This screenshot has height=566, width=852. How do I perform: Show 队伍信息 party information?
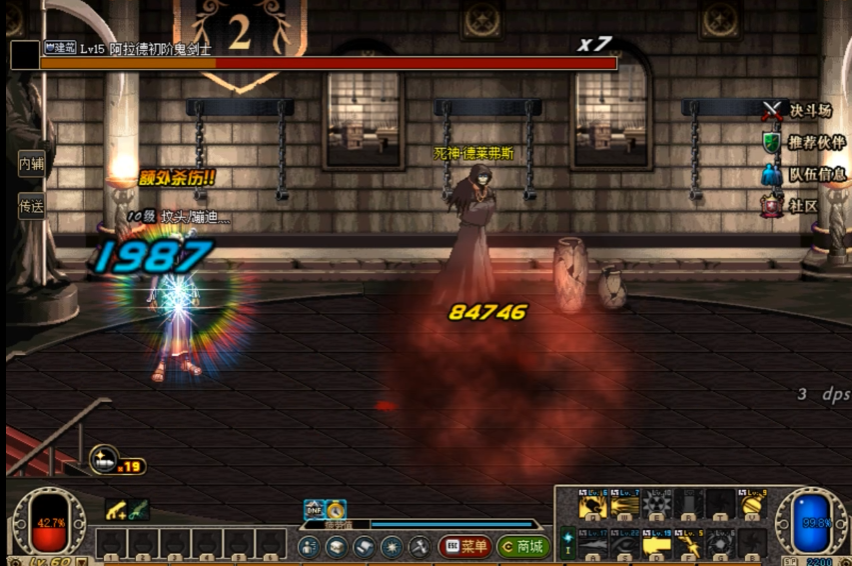pos(804,174)
